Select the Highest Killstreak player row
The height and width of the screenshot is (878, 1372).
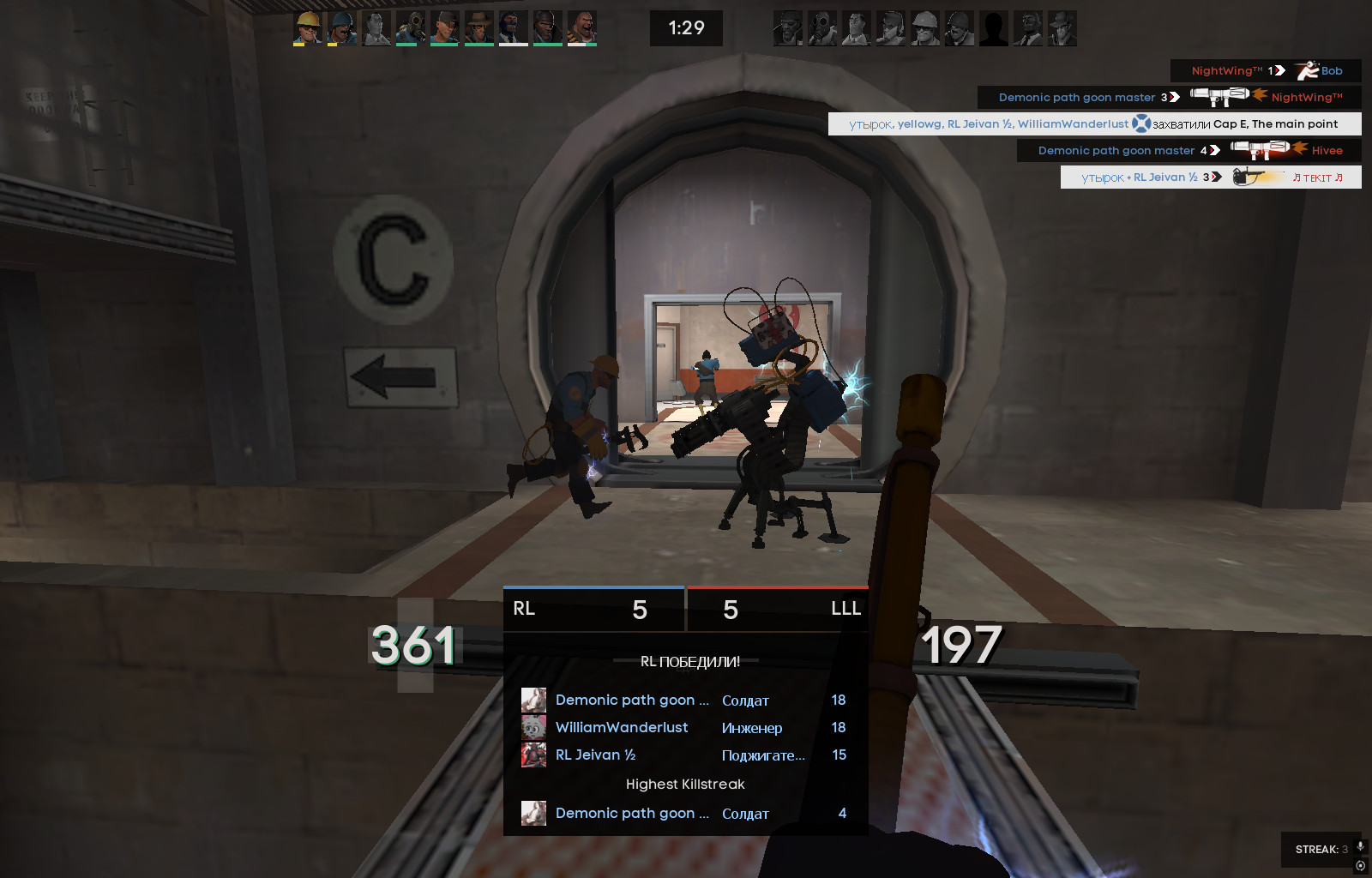(x=685, y=813)
